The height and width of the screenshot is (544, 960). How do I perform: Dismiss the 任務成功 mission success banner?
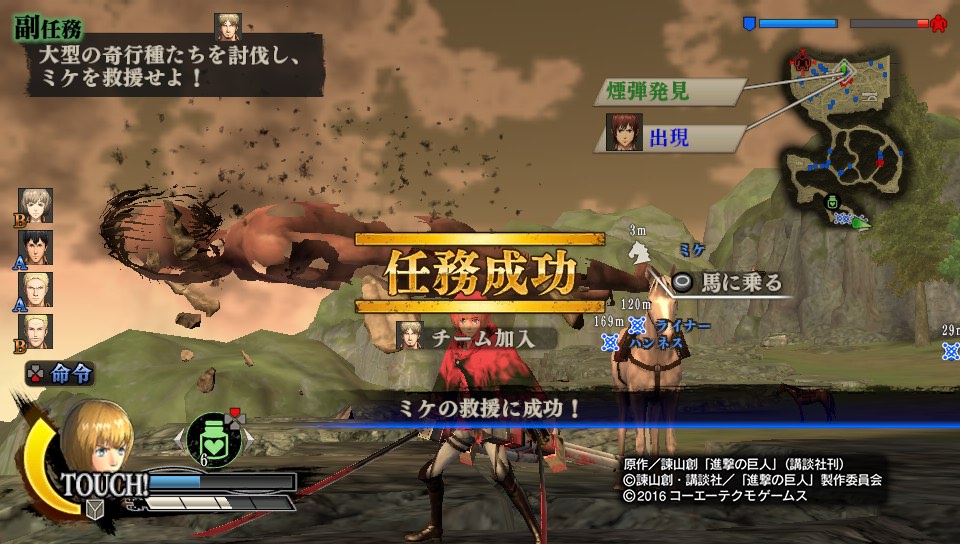(480, 272)
